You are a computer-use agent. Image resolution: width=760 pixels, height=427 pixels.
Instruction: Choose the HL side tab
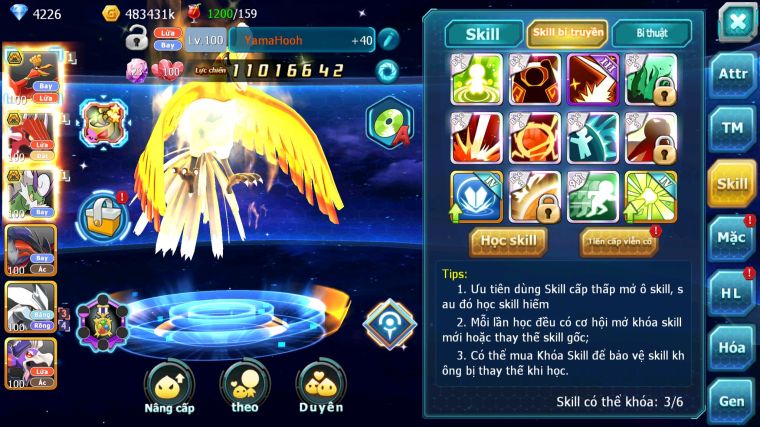pyautogui.click(x=732, y=293)
